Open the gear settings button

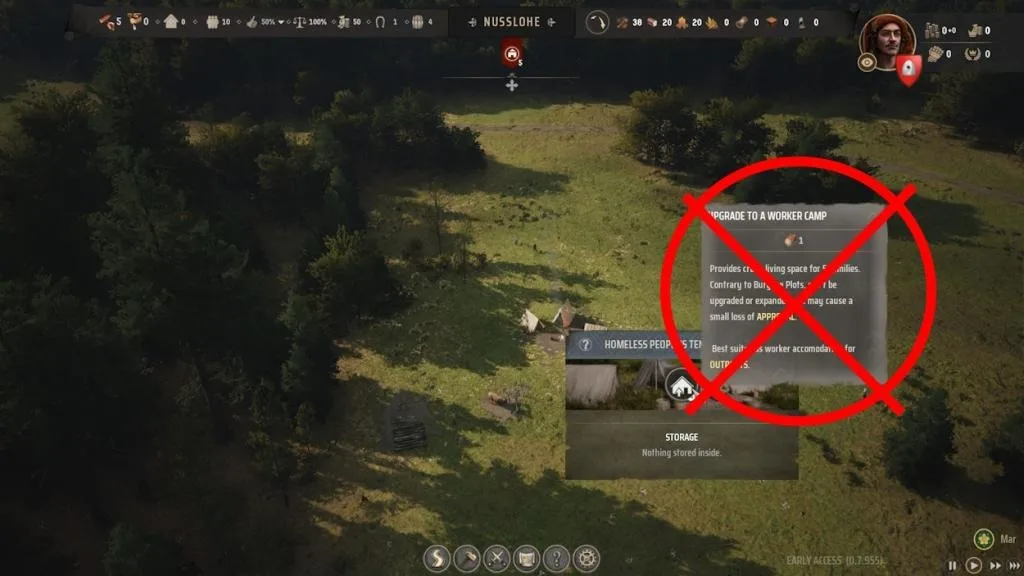click(587, 558)
